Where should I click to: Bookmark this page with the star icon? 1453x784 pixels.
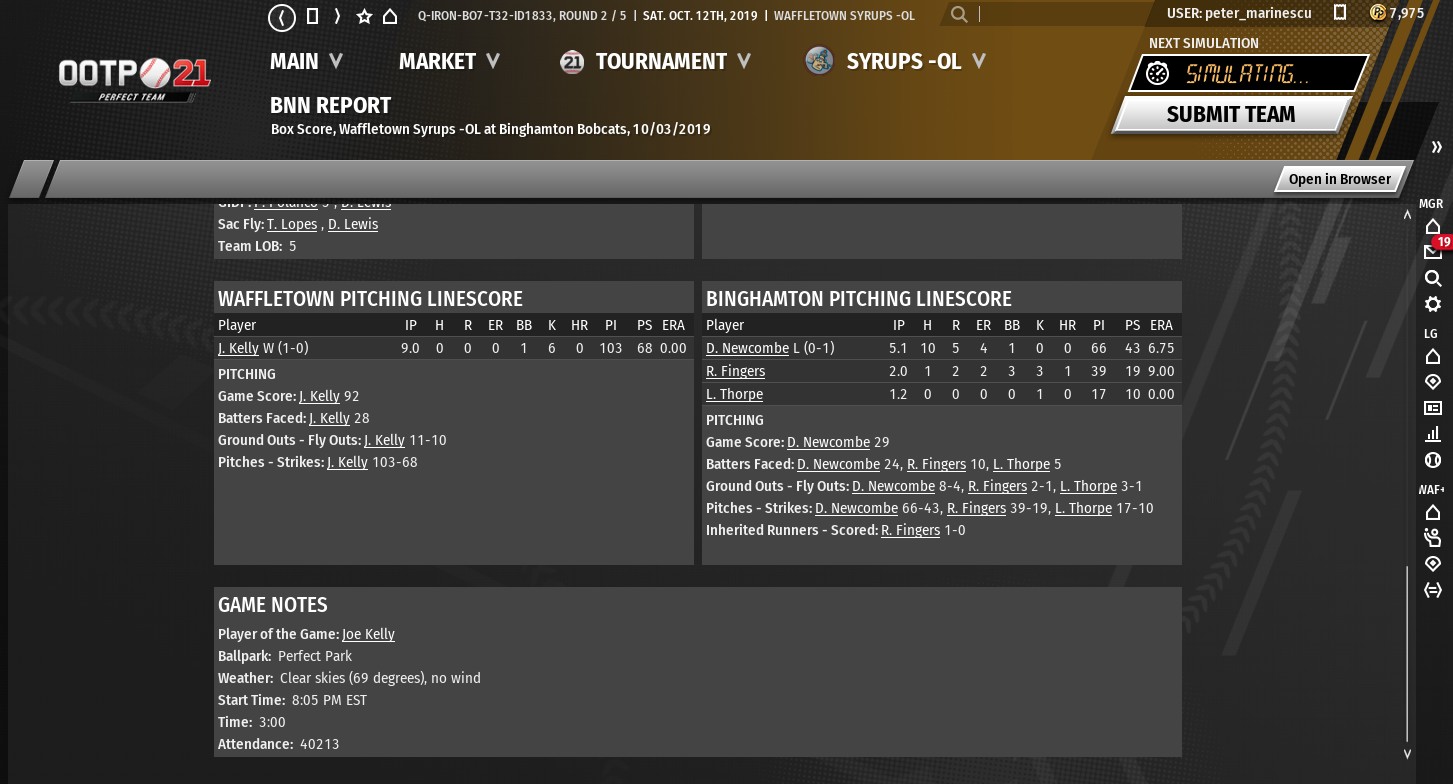[364, 17]
